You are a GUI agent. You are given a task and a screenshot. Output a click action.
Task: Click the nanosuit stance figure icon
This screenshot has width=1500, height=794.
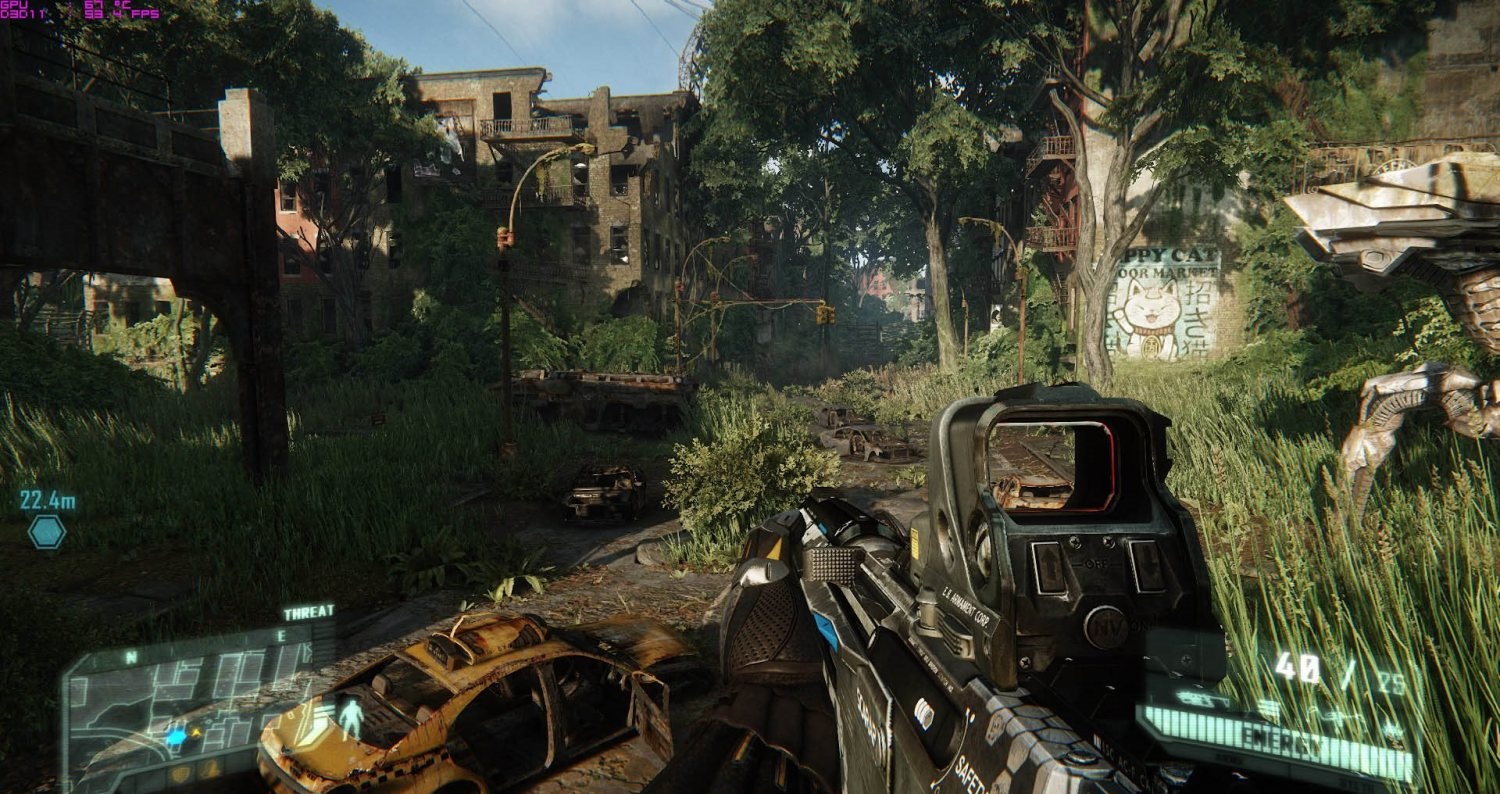tap(350, 718)
